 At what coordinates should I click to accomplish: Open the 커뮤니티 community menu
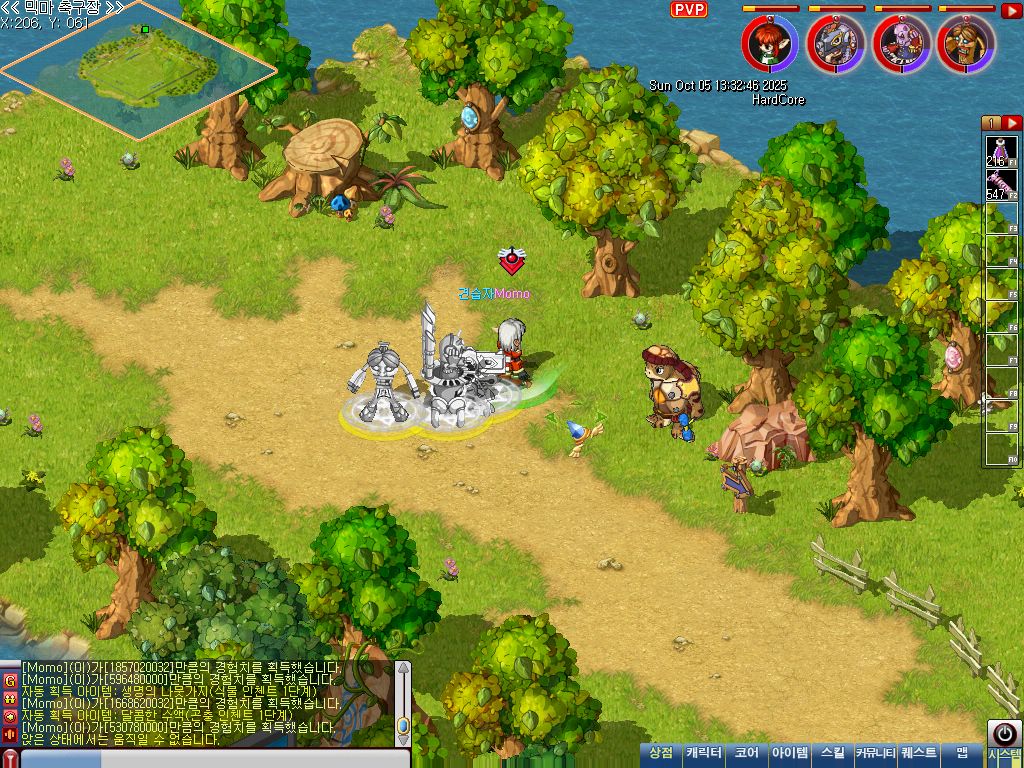(x=875, y=754)
